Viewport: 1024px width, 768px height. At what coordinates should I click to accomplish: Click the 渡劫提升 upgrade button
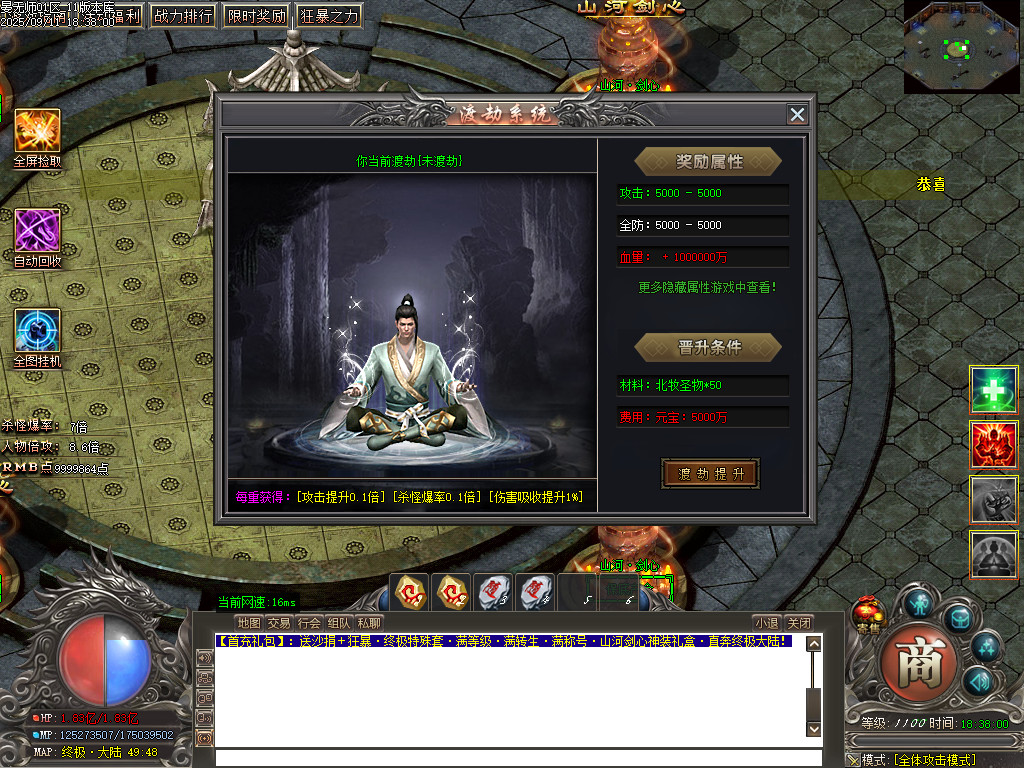[x=711, y=473]
